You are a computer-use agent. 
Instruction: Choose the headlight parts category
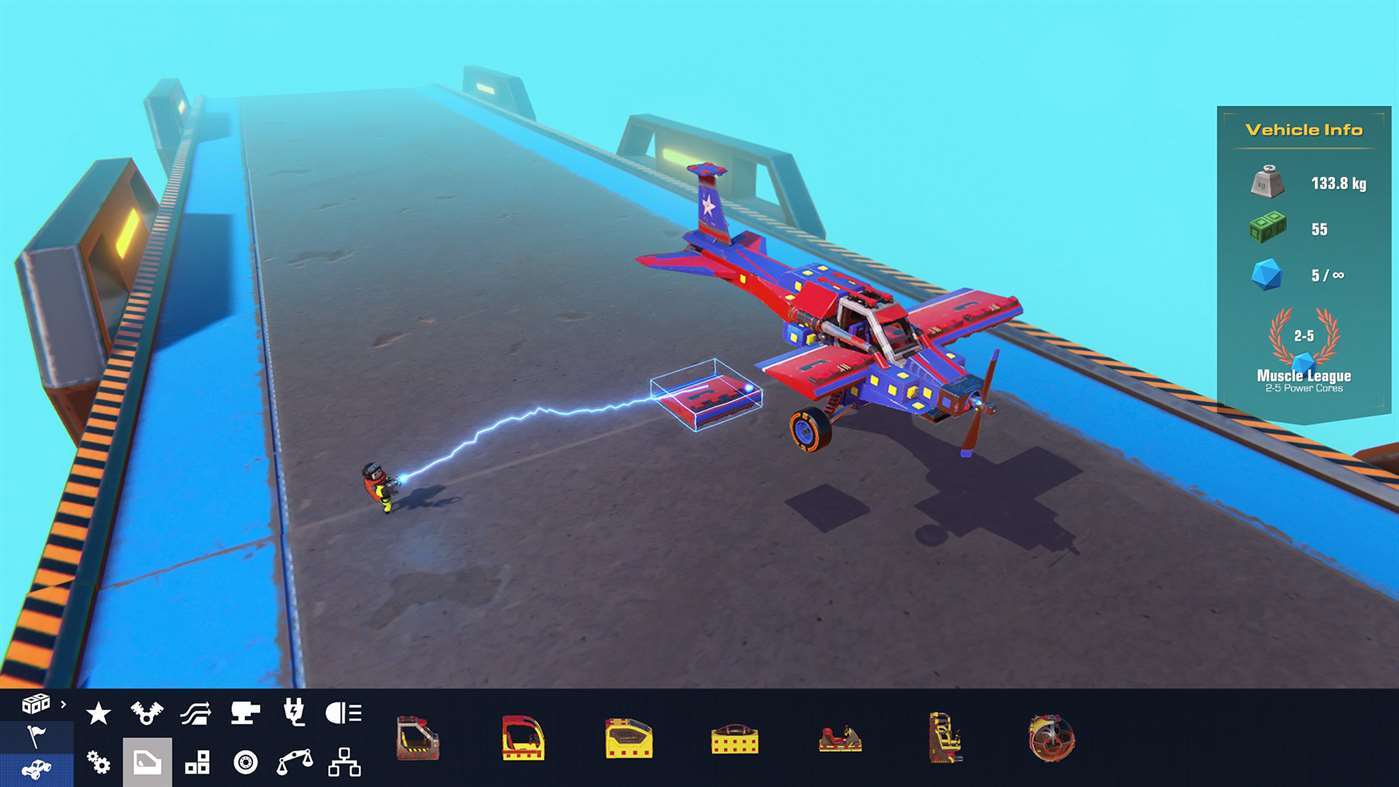pyautogui.click(x=343, y=713)
